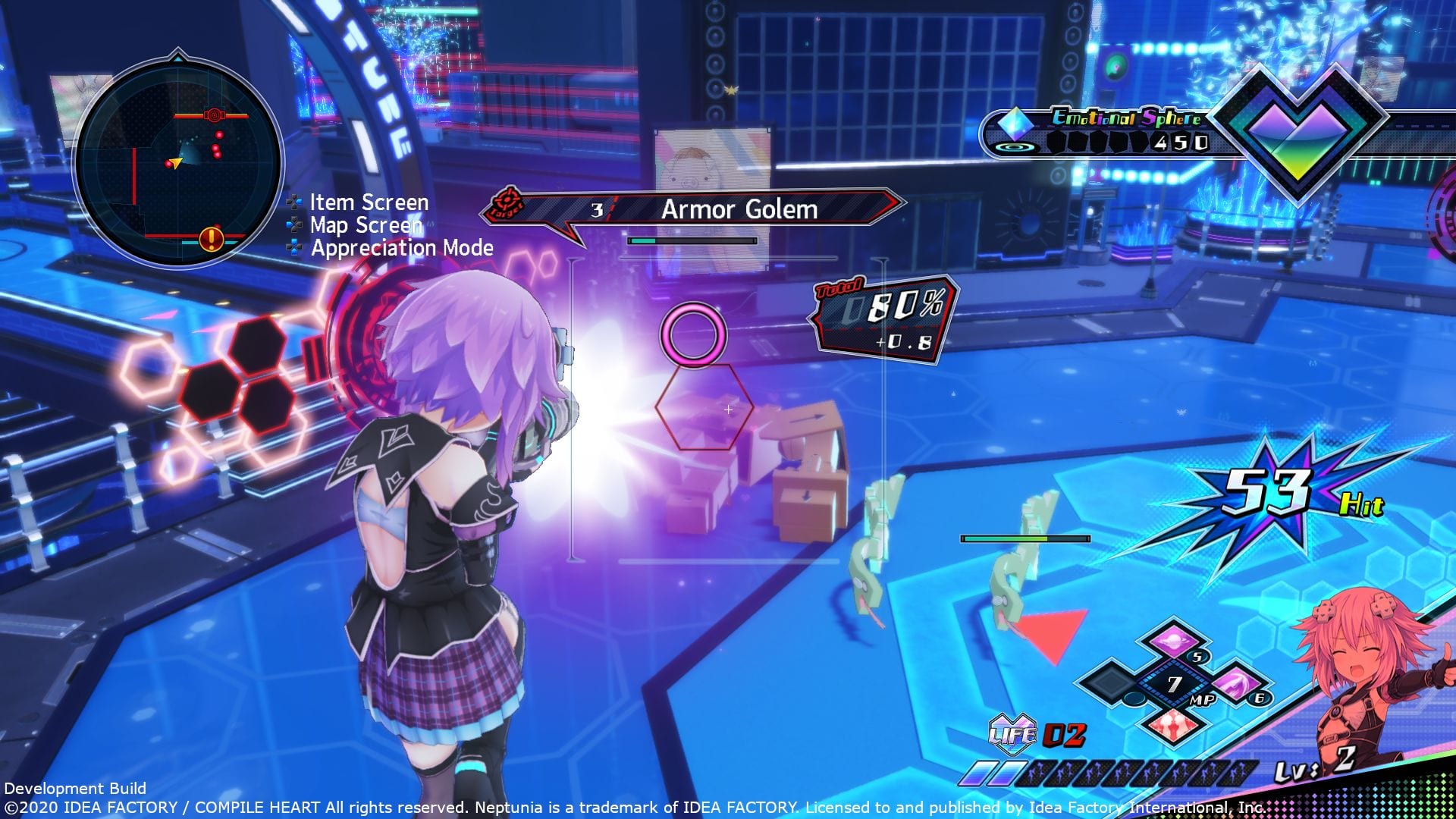Click the circular minimap radar
This screenshot has width=1456, height=819.
point(179,162)
